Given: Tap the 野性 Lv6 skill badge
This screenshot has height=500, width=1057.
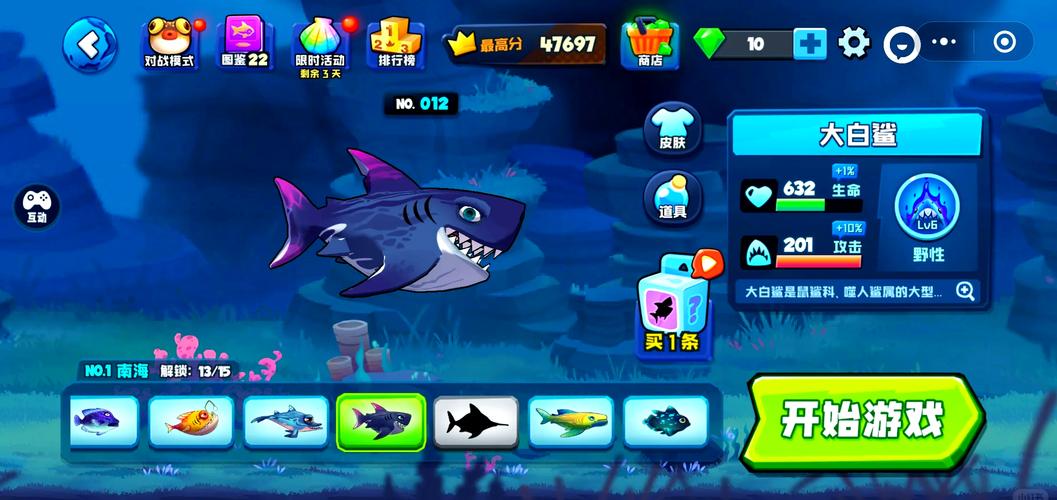Looking at the screenshot, I should click(x=927, y=218).
